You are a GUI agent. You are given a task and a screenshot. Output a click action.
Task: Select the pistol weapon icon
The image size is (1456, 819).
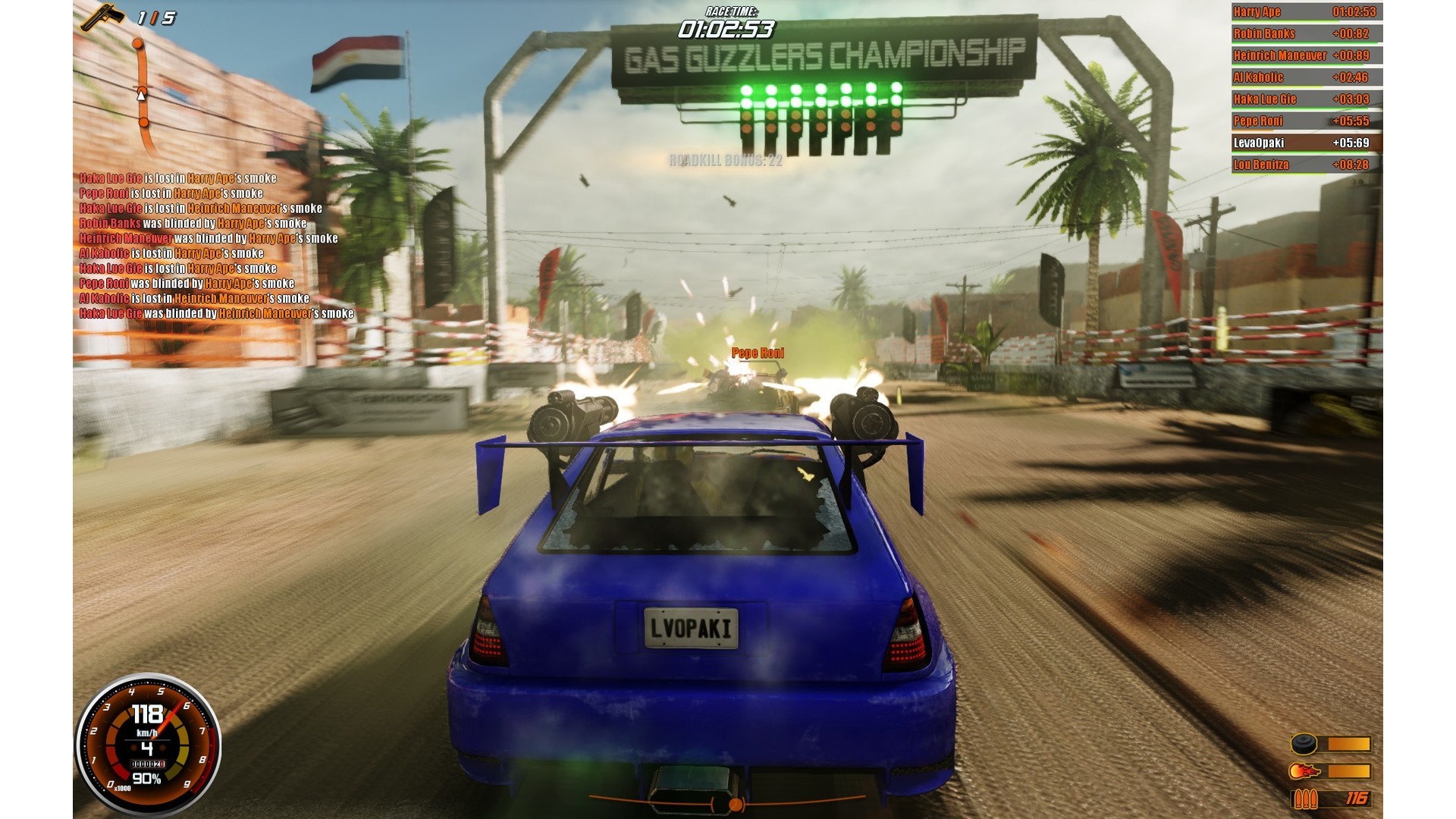click(103, 17)
